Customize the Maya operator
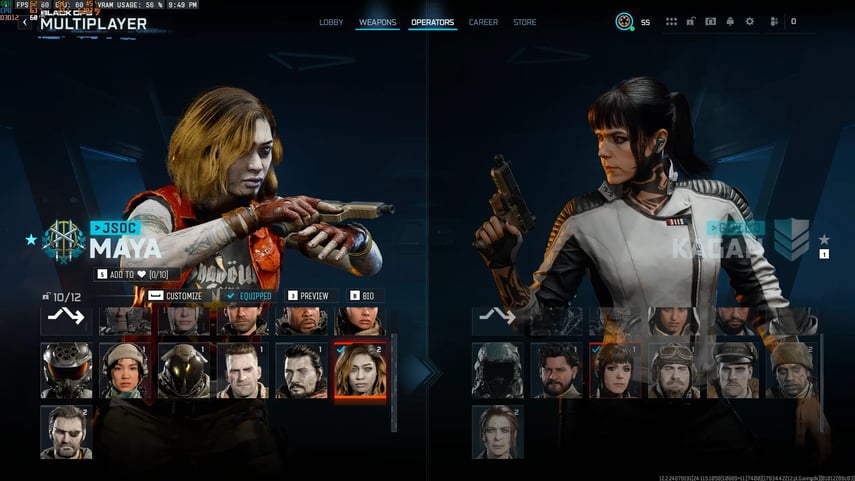855x481 pixels. click(176, 296)
